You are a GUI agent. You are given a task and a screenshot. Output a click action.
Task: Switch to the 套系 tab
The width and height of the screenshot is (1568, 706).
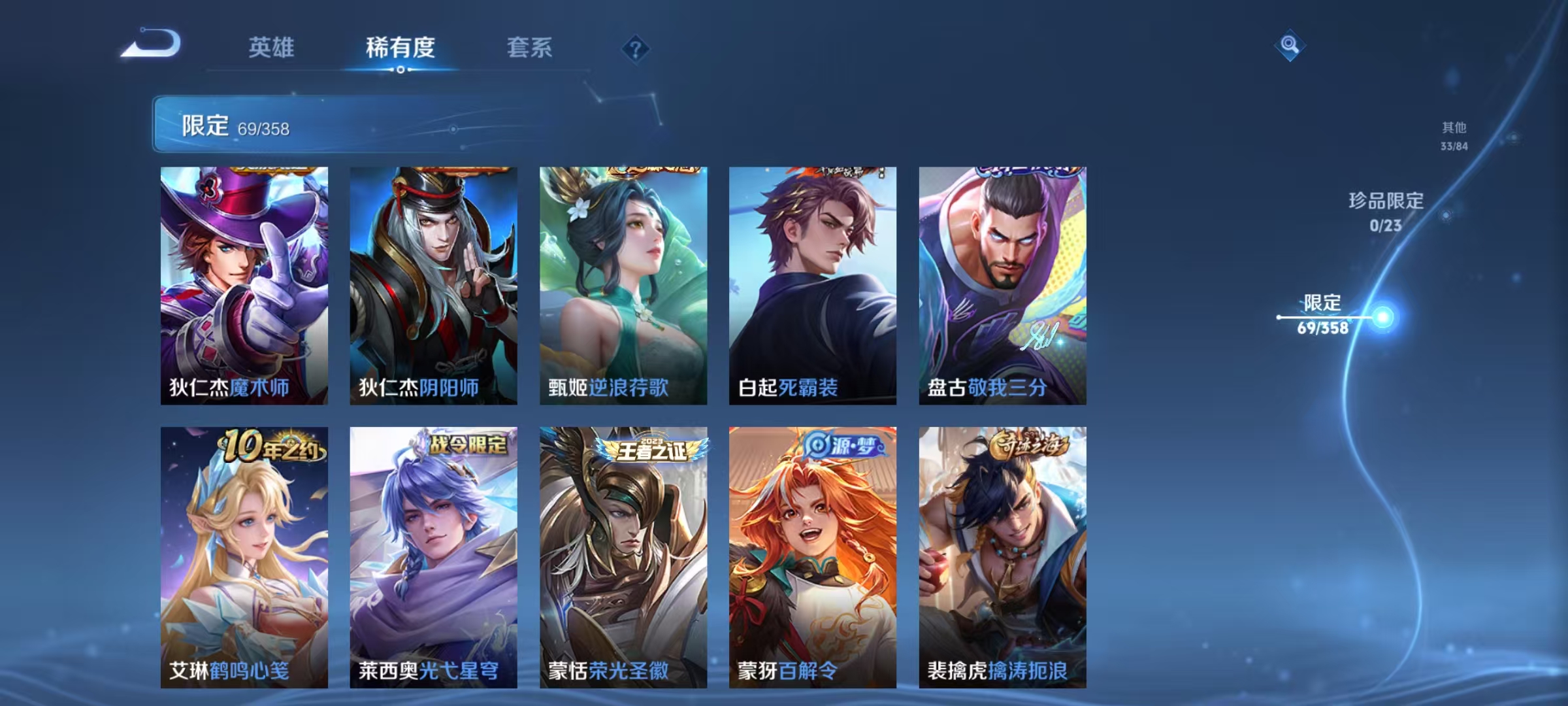[x=531, y=47]
